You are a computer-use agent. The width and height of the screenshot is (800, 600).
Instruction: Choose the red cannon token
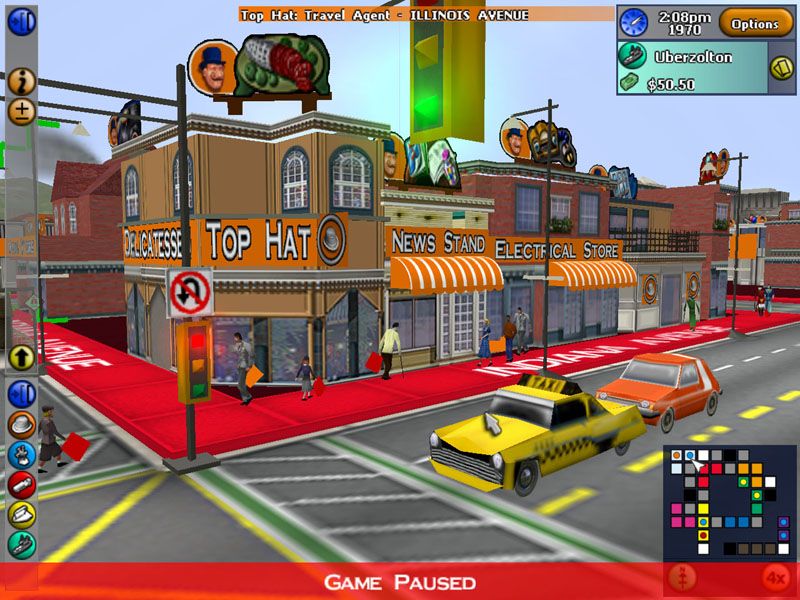coord(22,485)
